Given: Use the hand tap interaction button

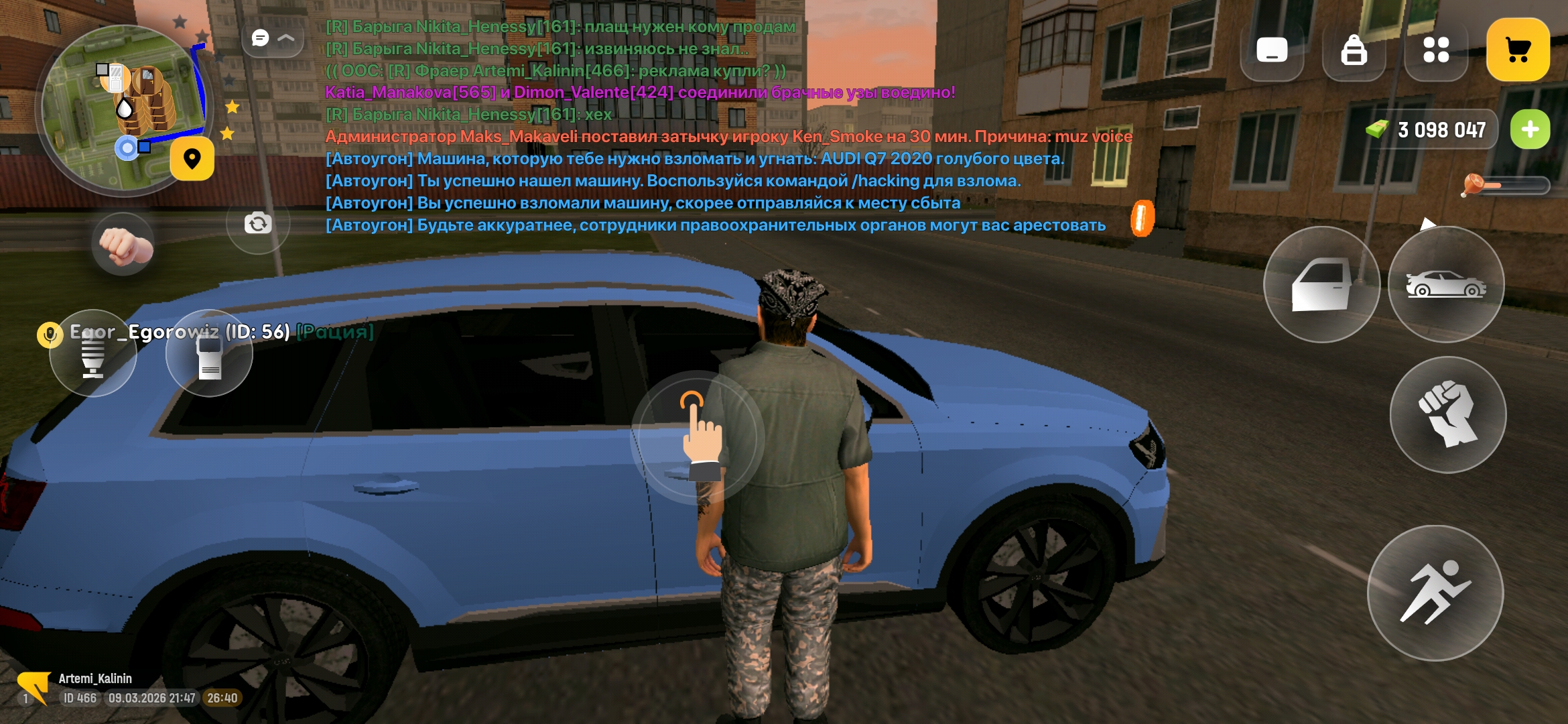Looking at the screenshot, I should (697, 436).
